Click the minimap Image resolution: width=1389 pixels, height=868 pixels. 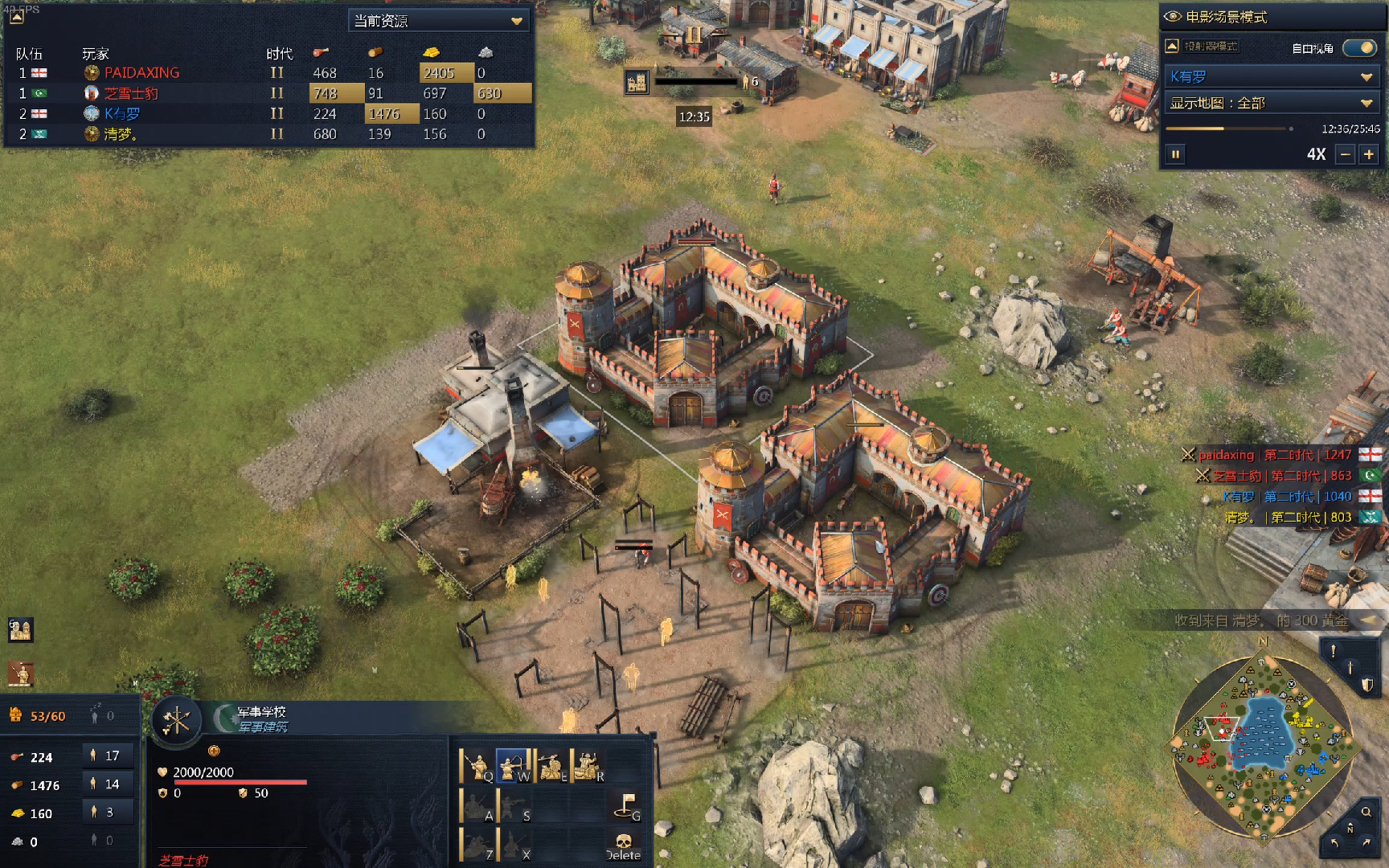click(1263, 747)
